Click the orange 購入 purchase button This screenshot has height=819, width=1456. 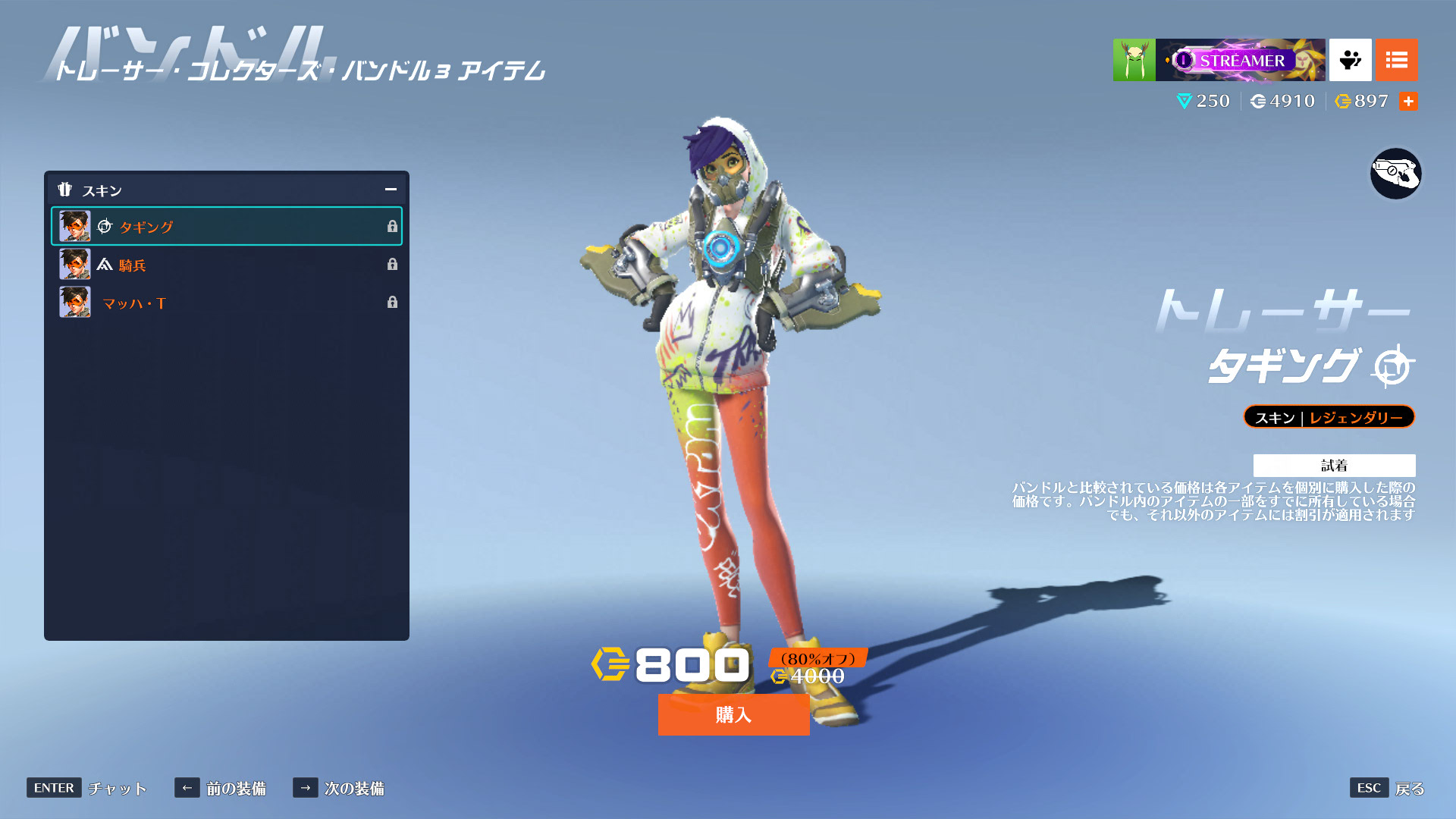(733, 714)
